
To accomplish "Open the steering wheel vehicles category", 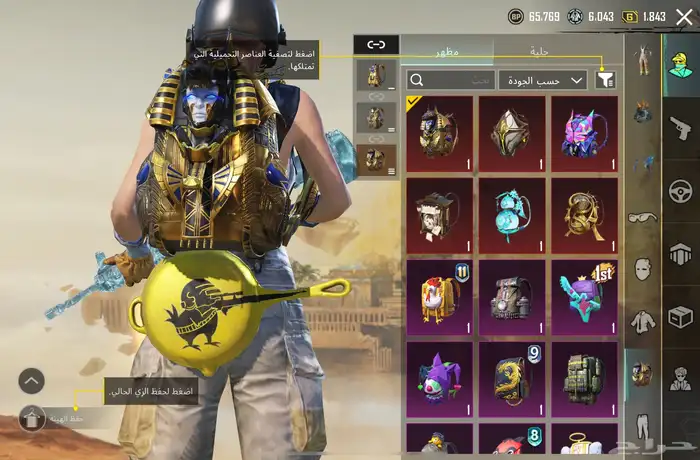I will [680, 190].
